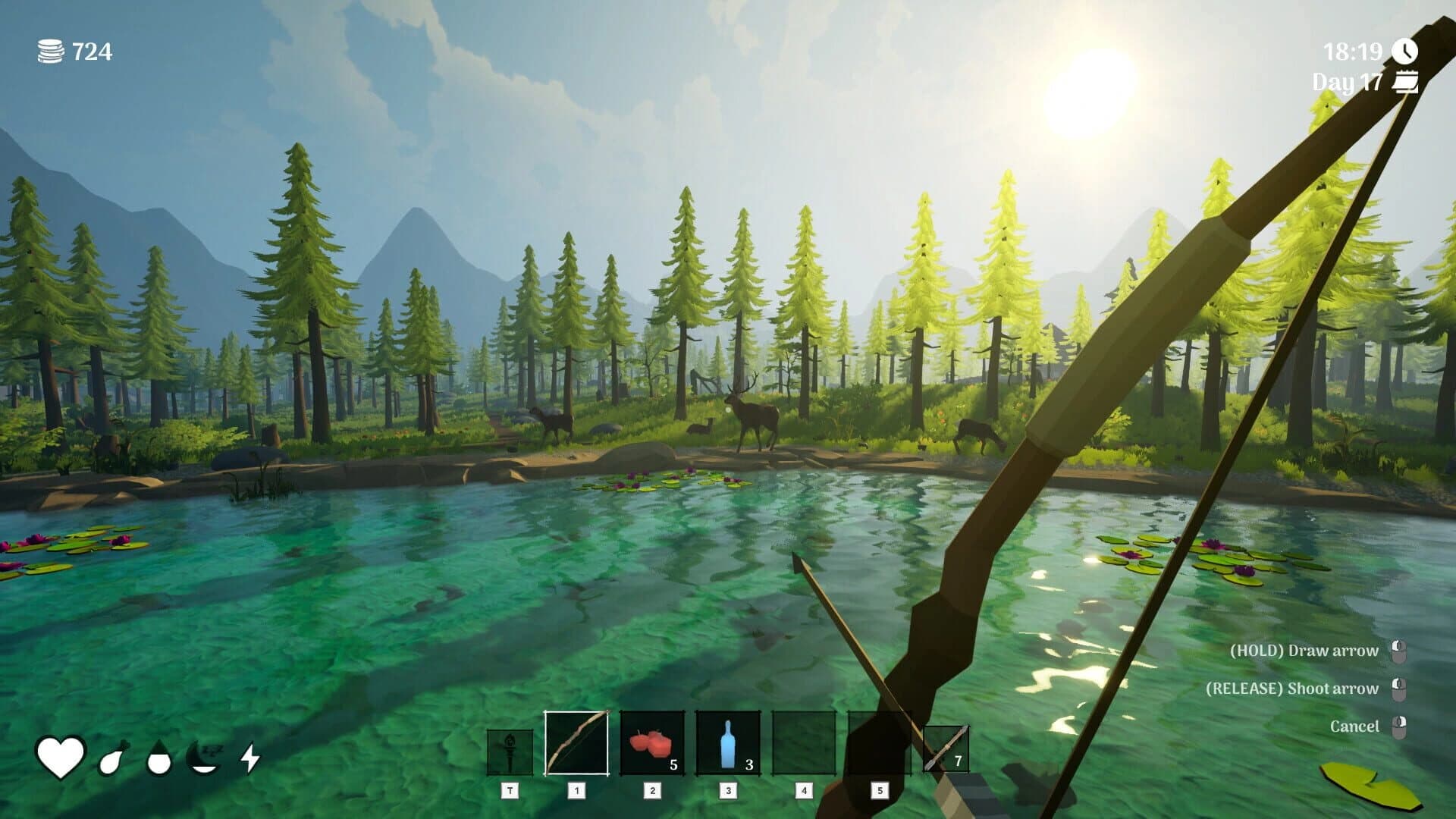This screenshot has width=1456, height=819.
Task: Click the sleep moon icon
Action: 202,756
